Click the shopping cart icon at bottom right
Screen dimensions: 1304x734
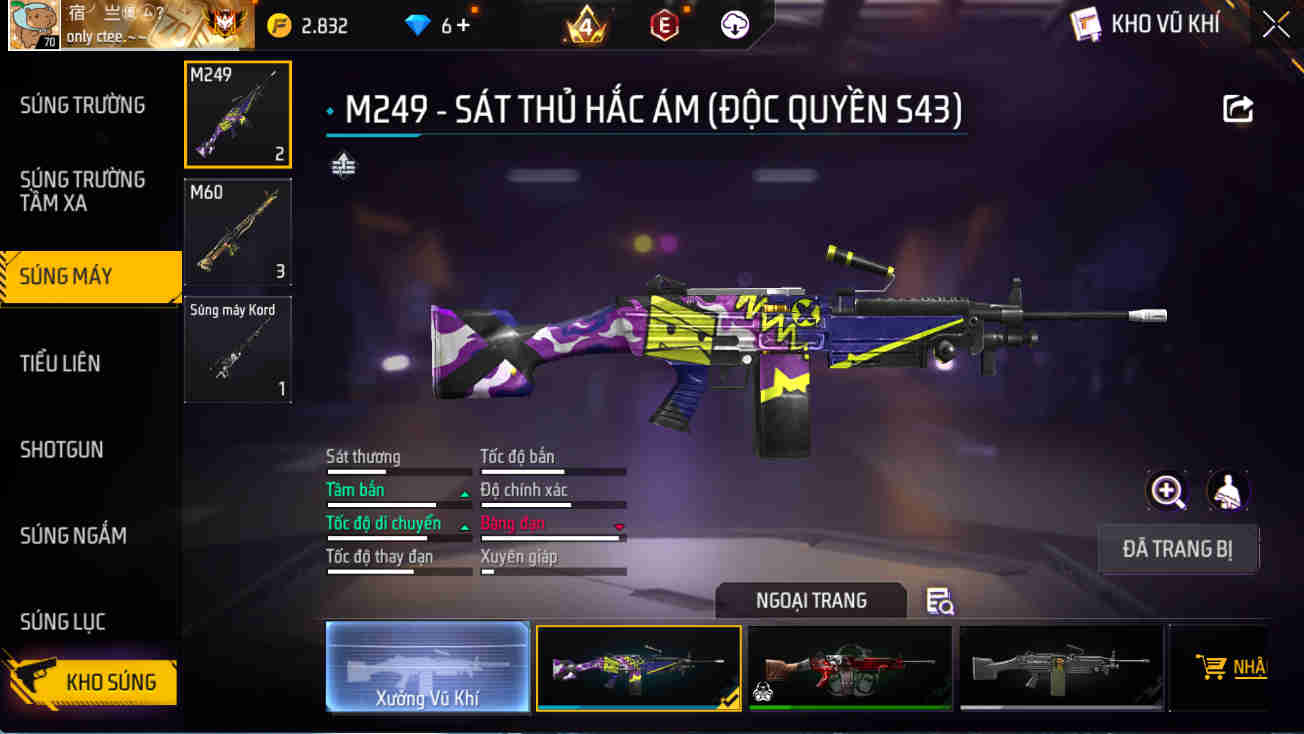tap(1212, 665)
